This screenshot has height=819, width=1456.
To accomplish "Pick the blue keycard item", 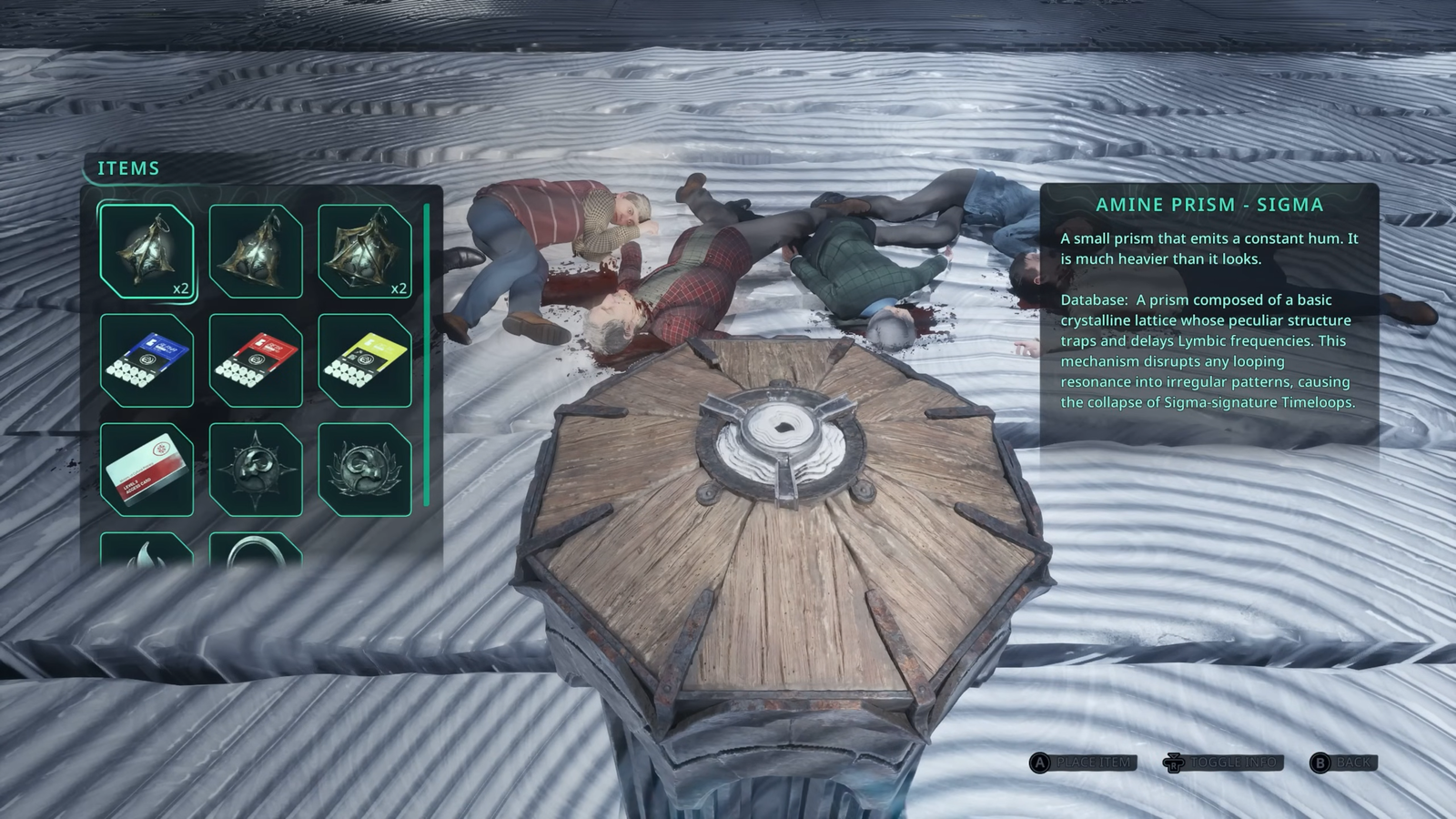I will (147, 360).
